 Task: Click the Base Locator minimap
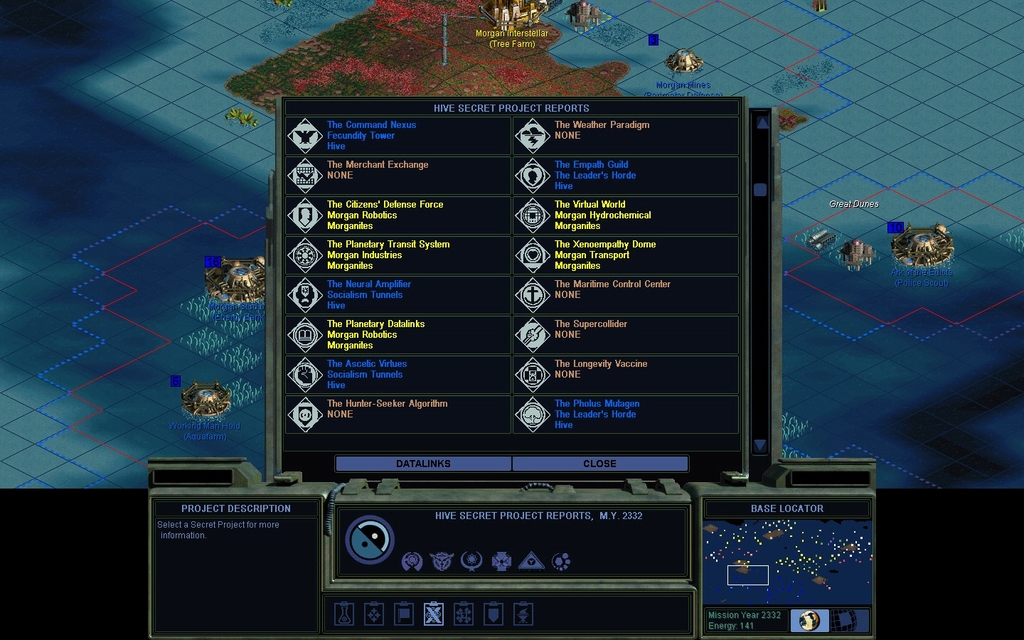[x=787, y=562]
